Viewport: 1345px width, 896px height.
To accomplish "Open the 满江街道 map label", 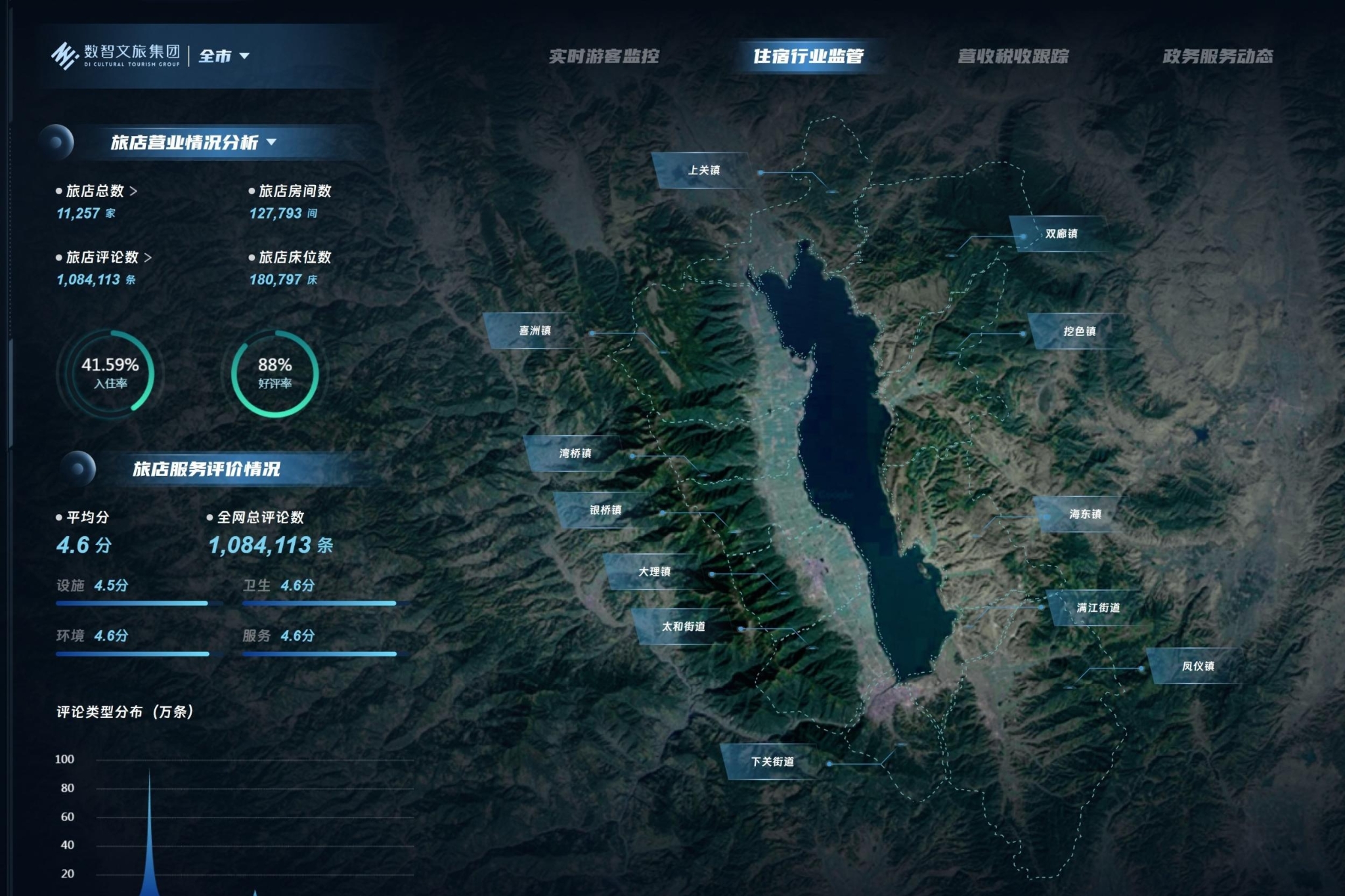I will (x=1097, y=608).
